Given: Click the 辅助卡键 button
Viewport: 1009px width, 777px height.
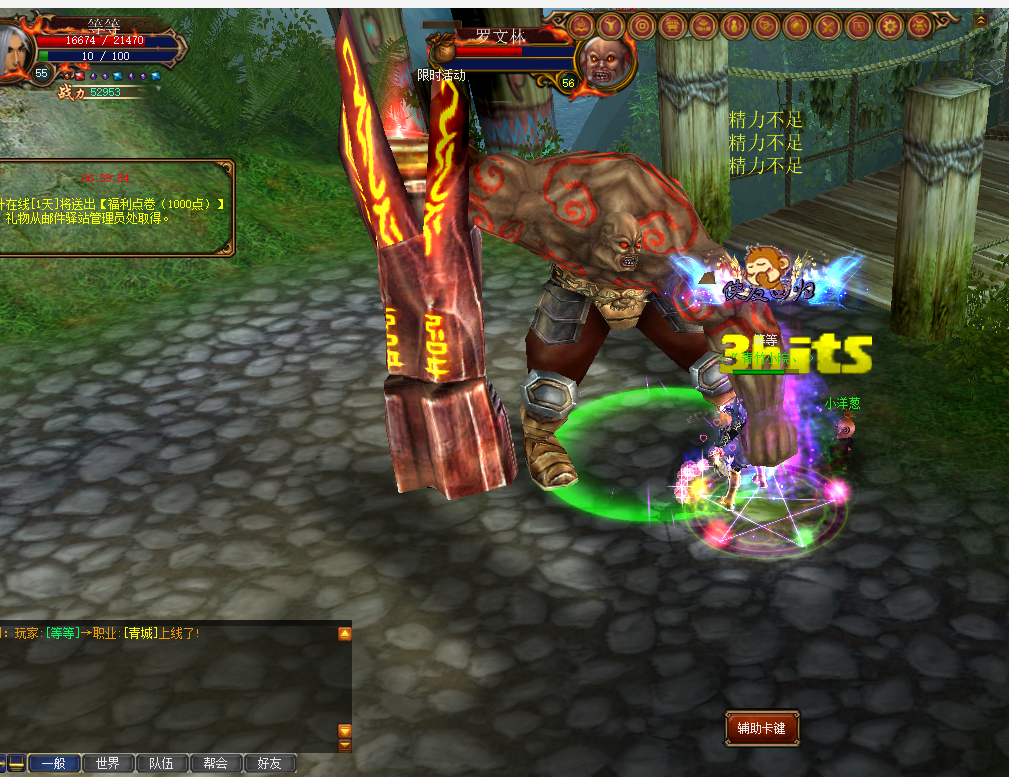Looking at the screenshot, I should coord(761,728).
